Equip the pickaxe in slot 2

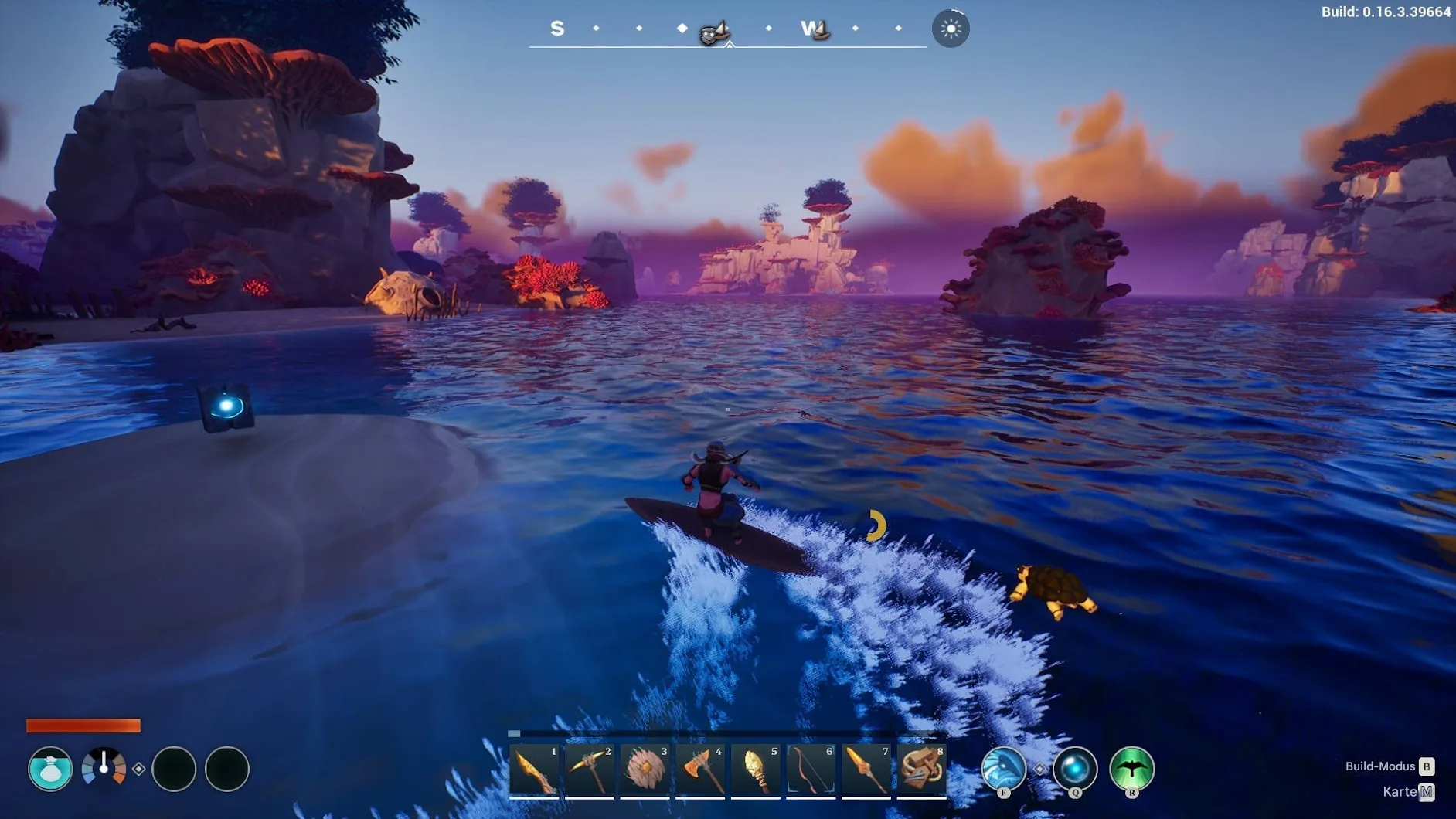590,770
